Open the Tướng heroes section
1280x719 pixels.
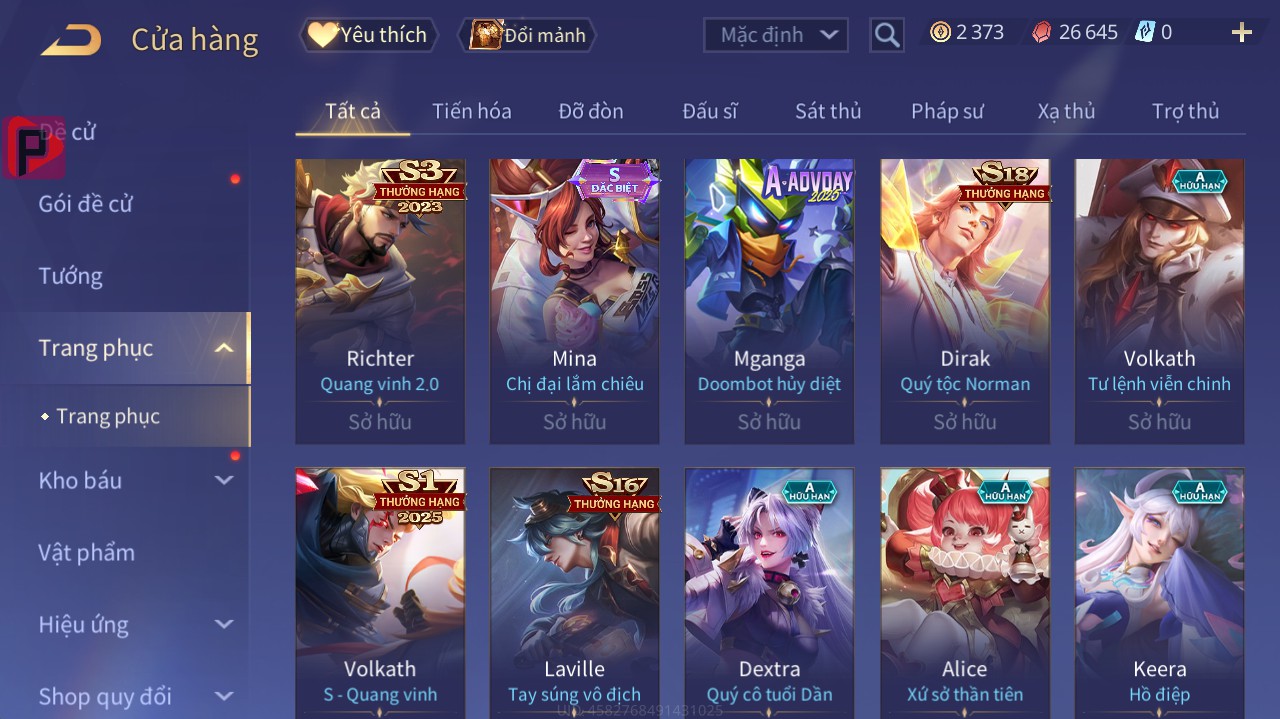[x=71, y=276]
